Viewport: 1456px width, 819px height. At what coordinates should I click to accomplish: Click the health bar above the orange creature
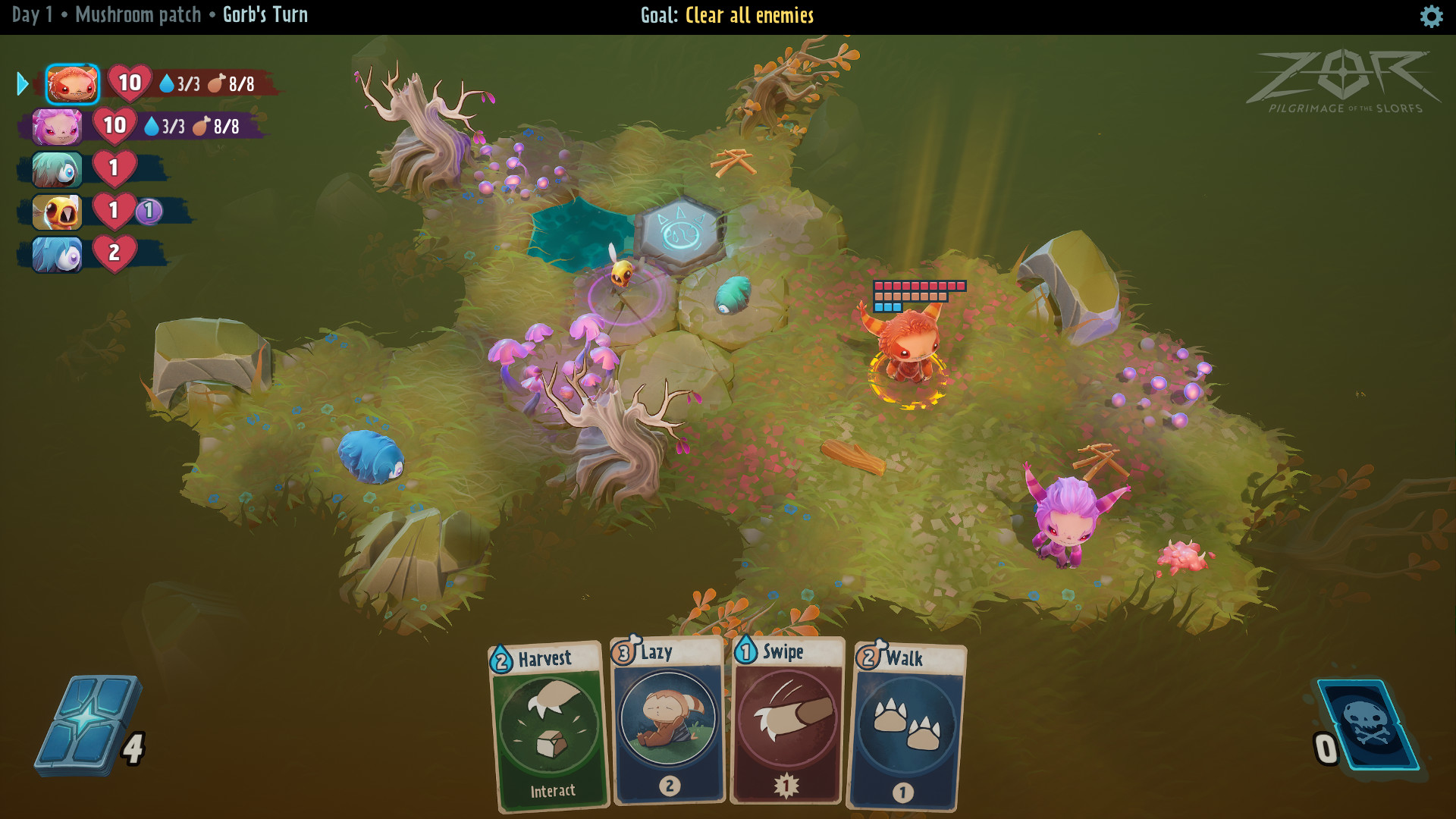919,287
